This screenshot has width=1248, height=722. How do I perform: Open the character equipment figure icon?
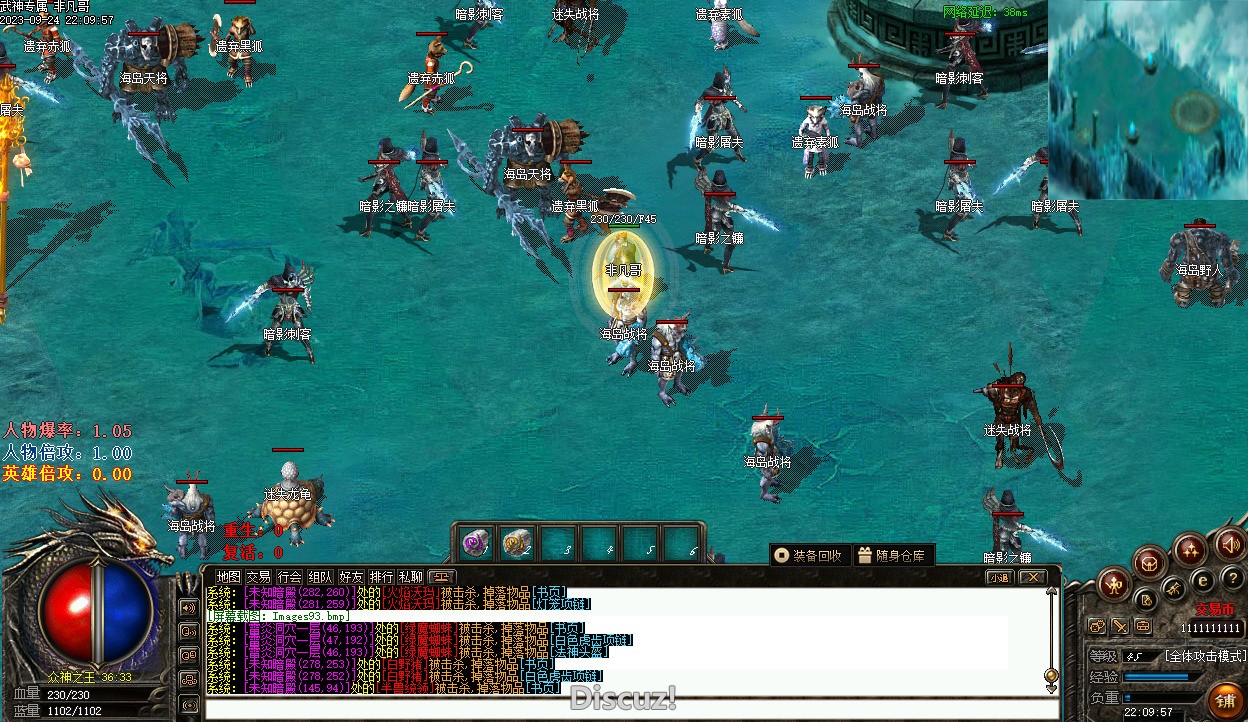point(1114,584)
